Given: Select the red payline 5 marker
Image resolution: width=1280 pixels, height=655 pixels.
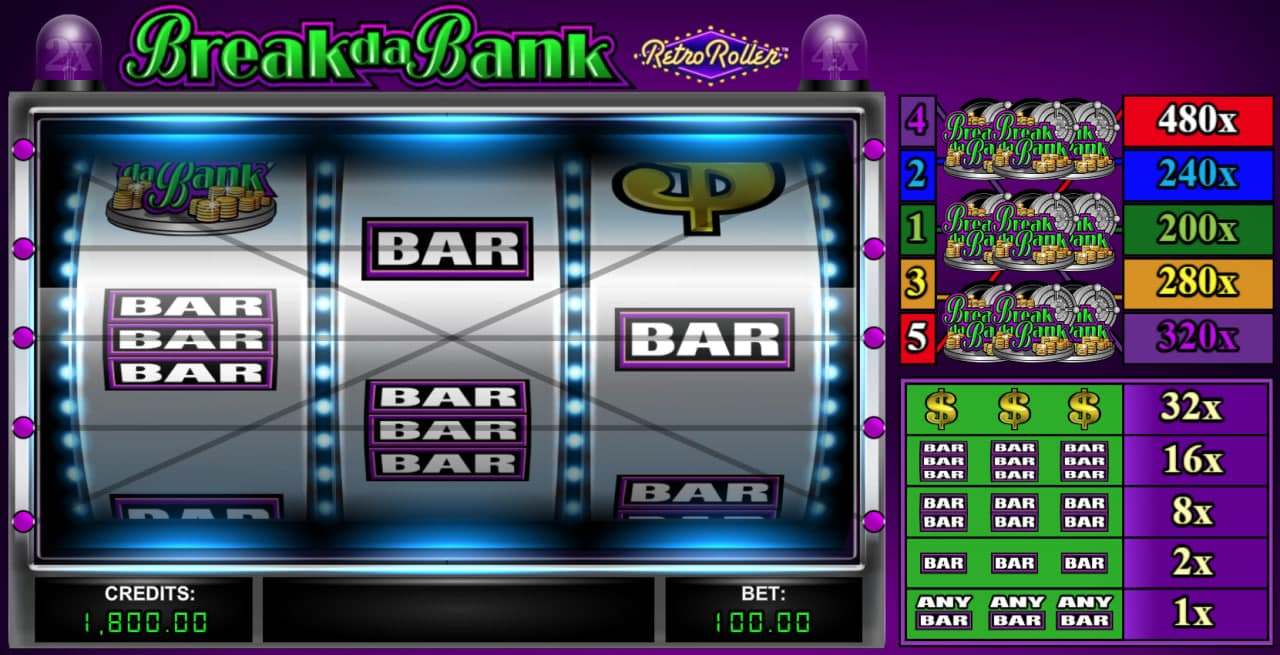Looking at the screenshot, I should [917, 337].
